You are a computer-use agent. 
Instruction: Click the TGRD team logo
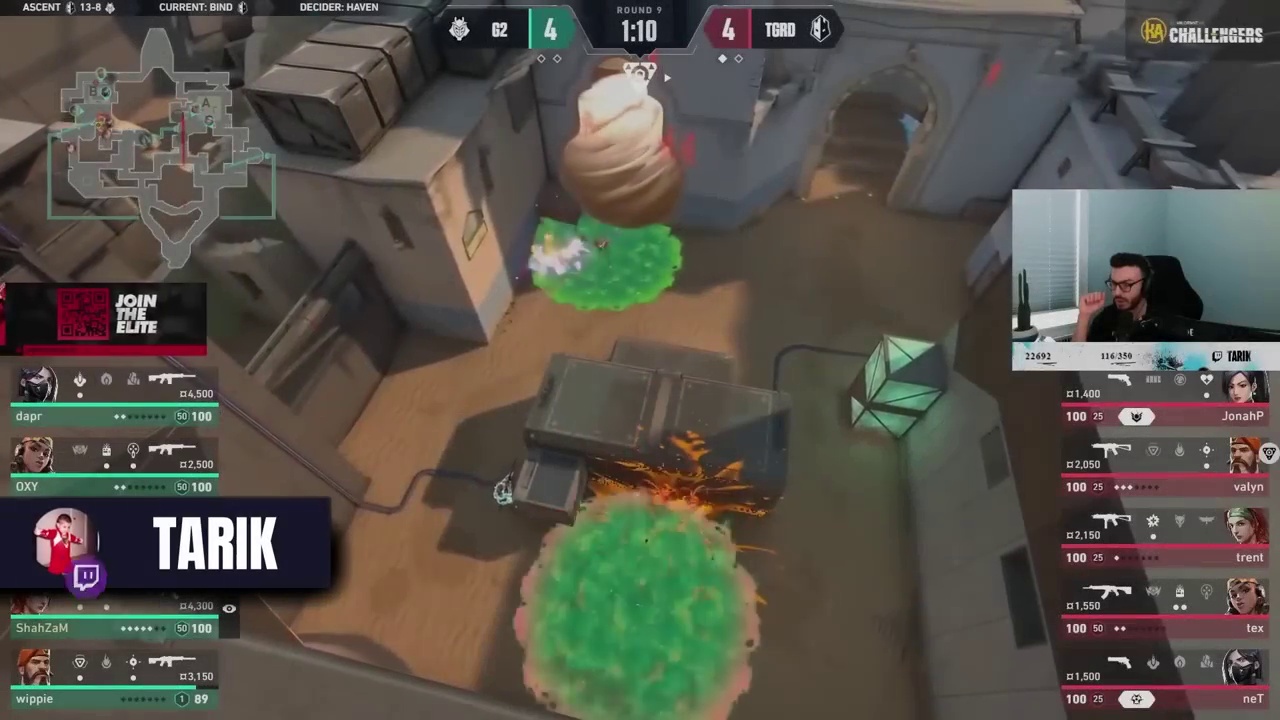point(820,30)
